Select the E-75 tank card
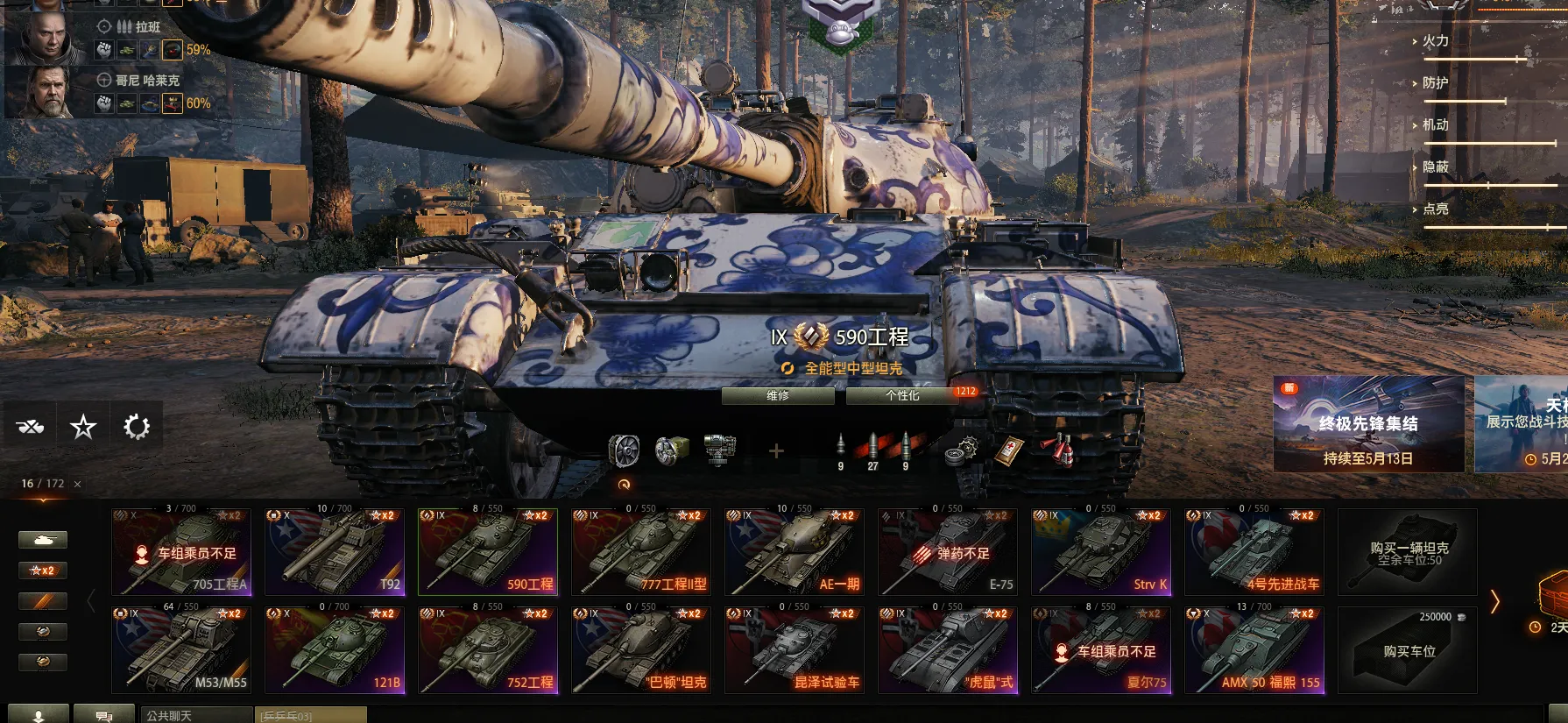This screenshot has height=723, width=1568. (948, 553)
